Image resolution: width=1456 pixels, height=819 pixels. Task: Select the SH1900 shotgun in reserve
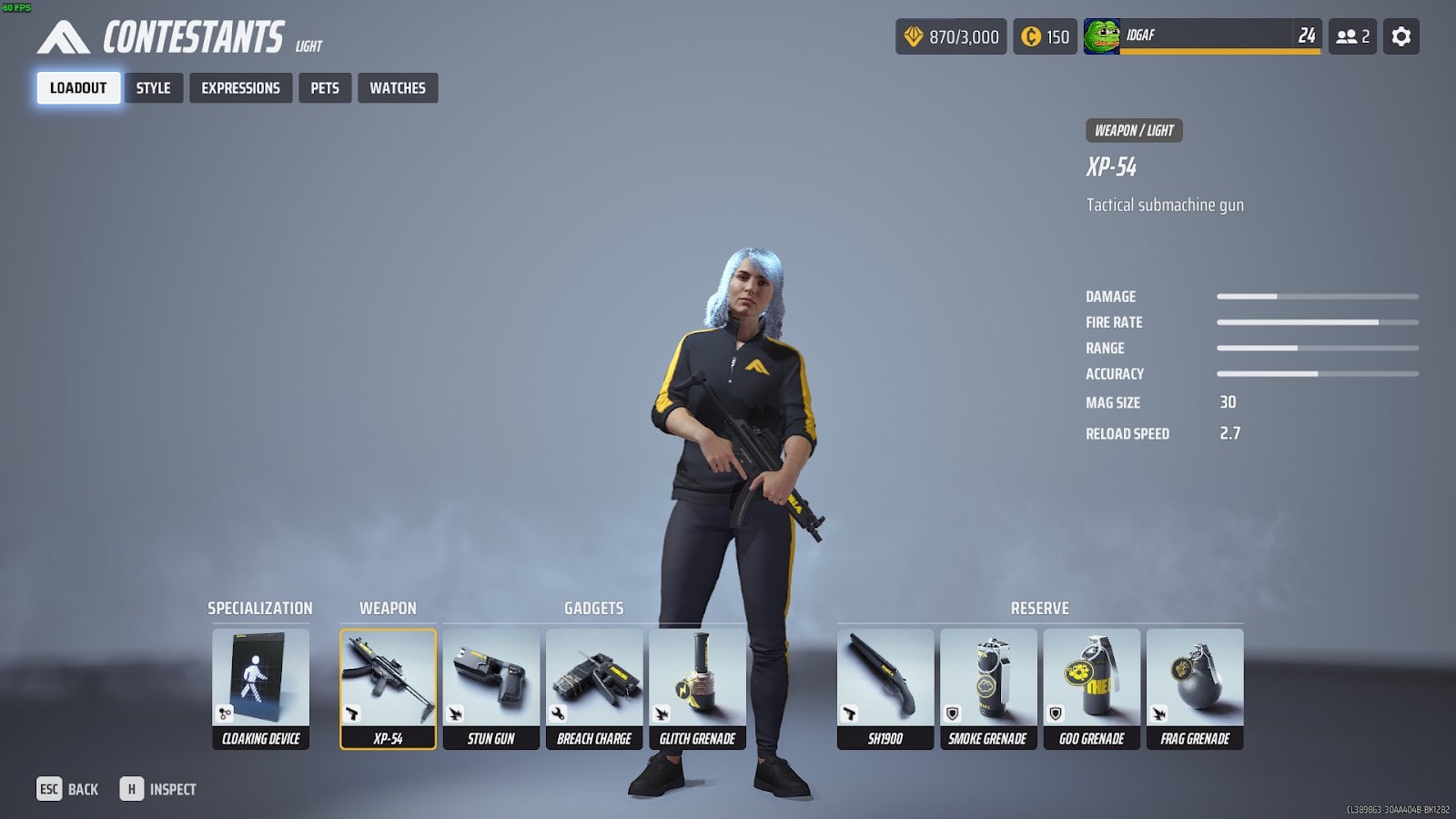(x=885, y=689)
